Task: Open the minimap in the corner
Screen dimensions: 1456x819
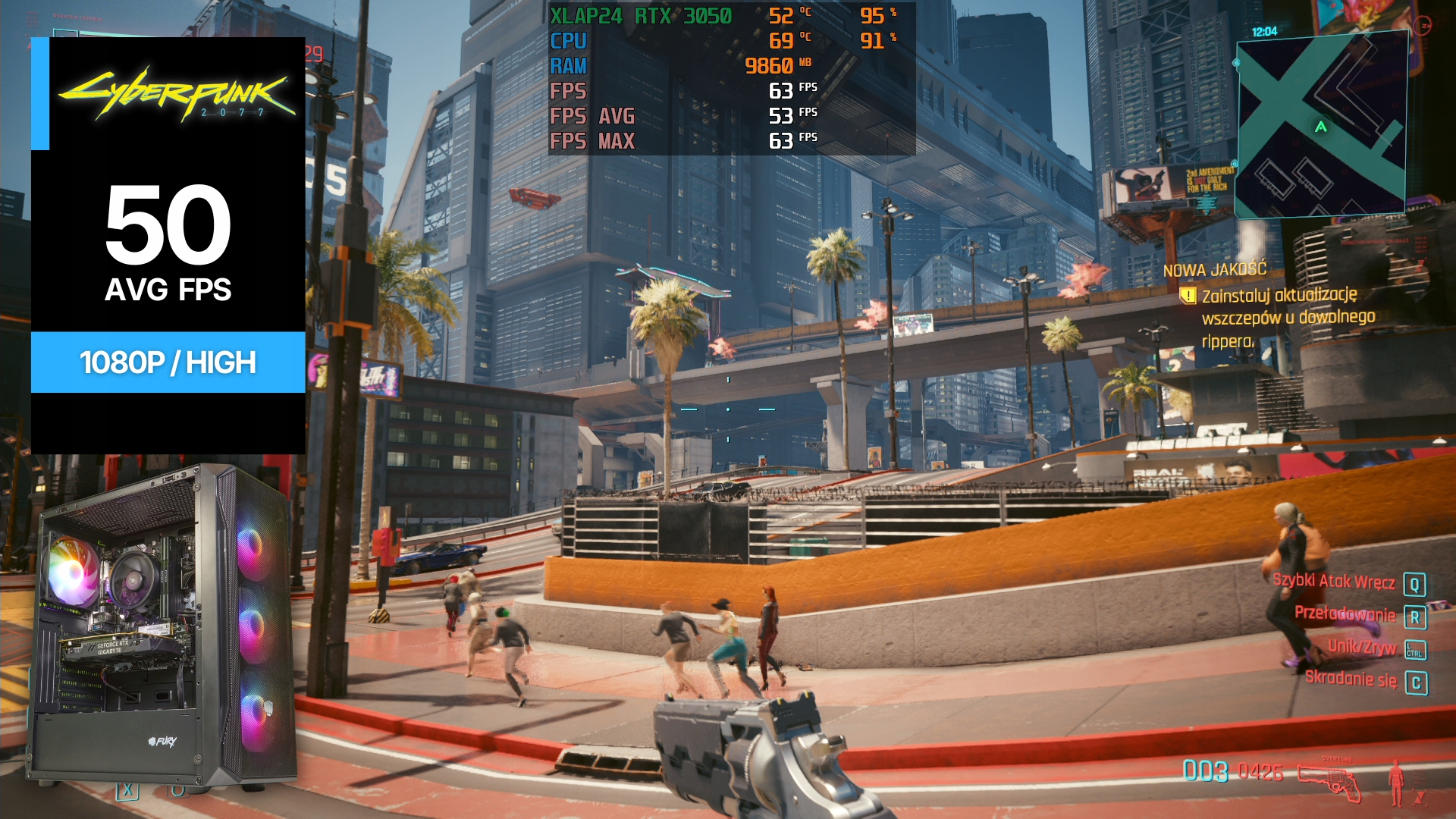Action: [1322, 125]
